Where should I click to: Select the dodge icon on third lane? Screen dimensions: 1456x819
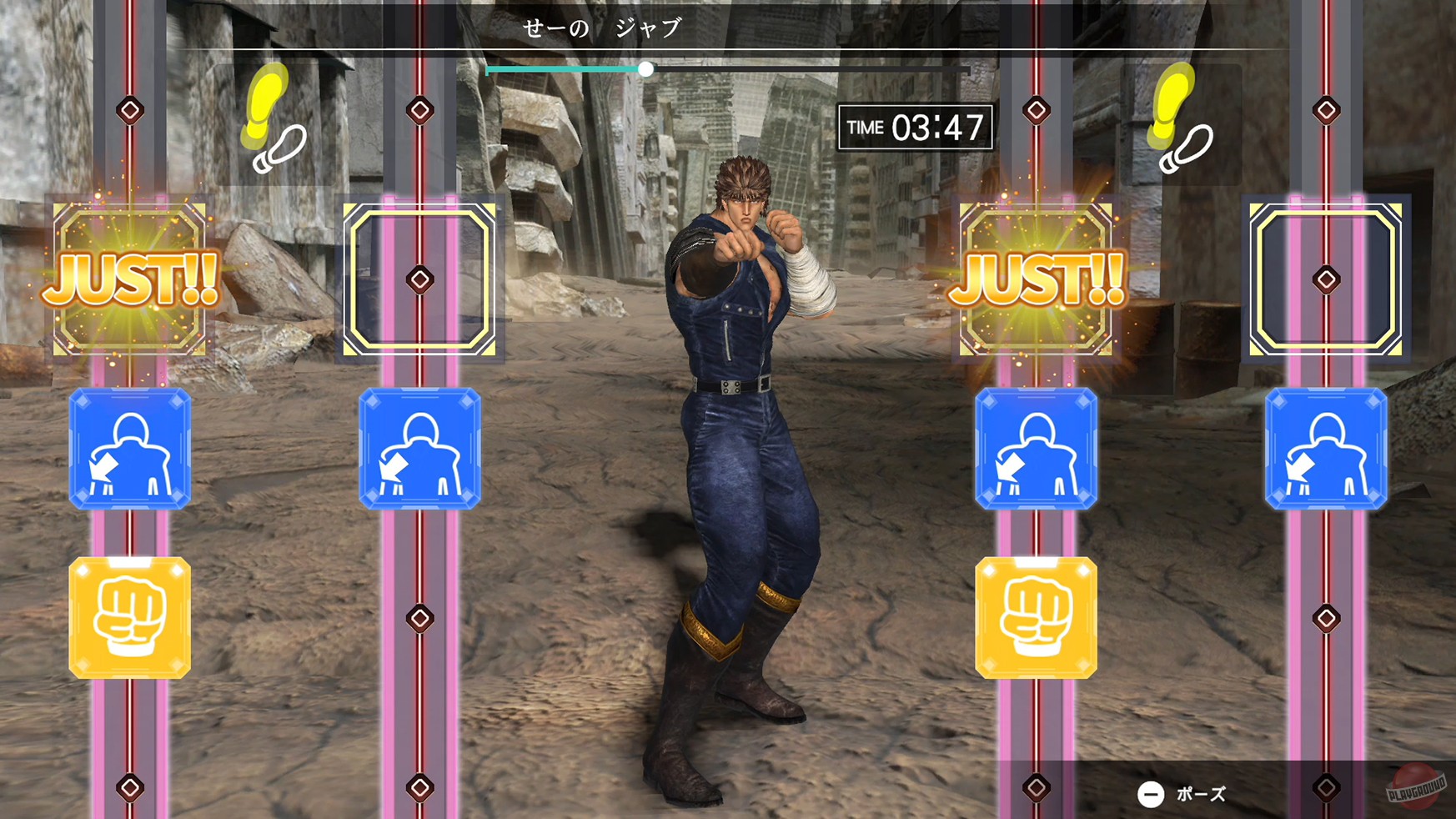click(x=1037, y=449)
